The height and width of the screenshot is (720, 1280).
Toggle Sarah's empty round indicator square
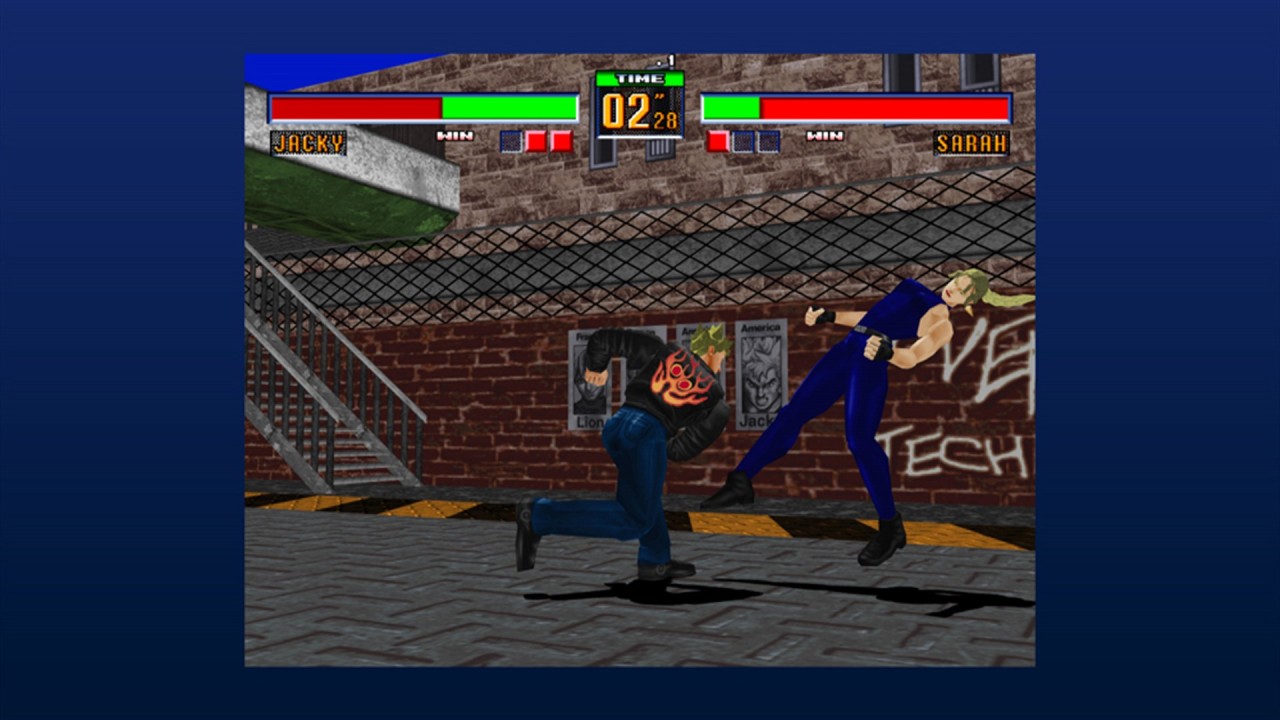(744, 140)
